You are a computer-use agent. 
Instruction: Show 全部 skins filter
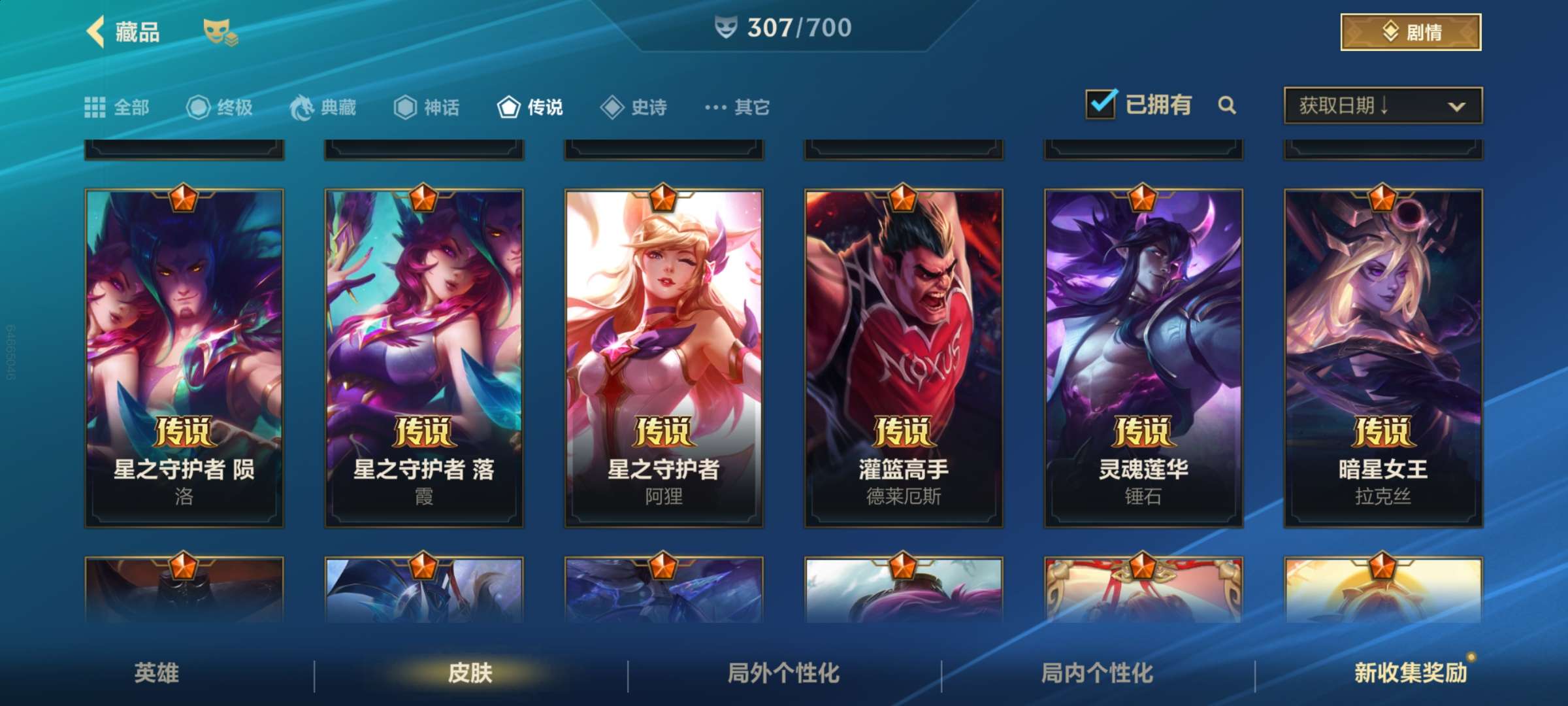pos(118,107)
